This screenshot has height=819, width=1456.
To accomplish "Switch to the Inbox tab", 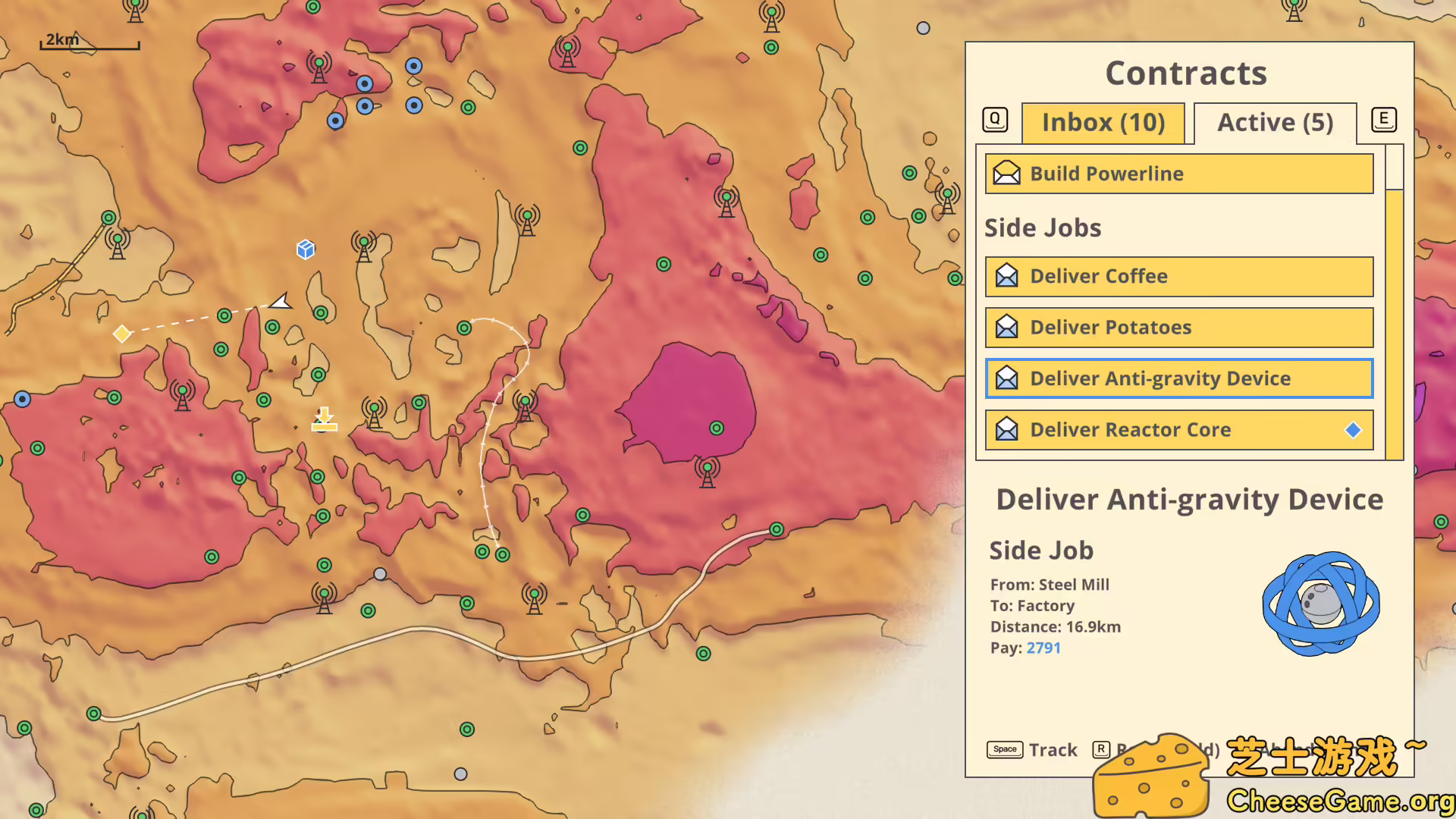I will pos(1103,123).
